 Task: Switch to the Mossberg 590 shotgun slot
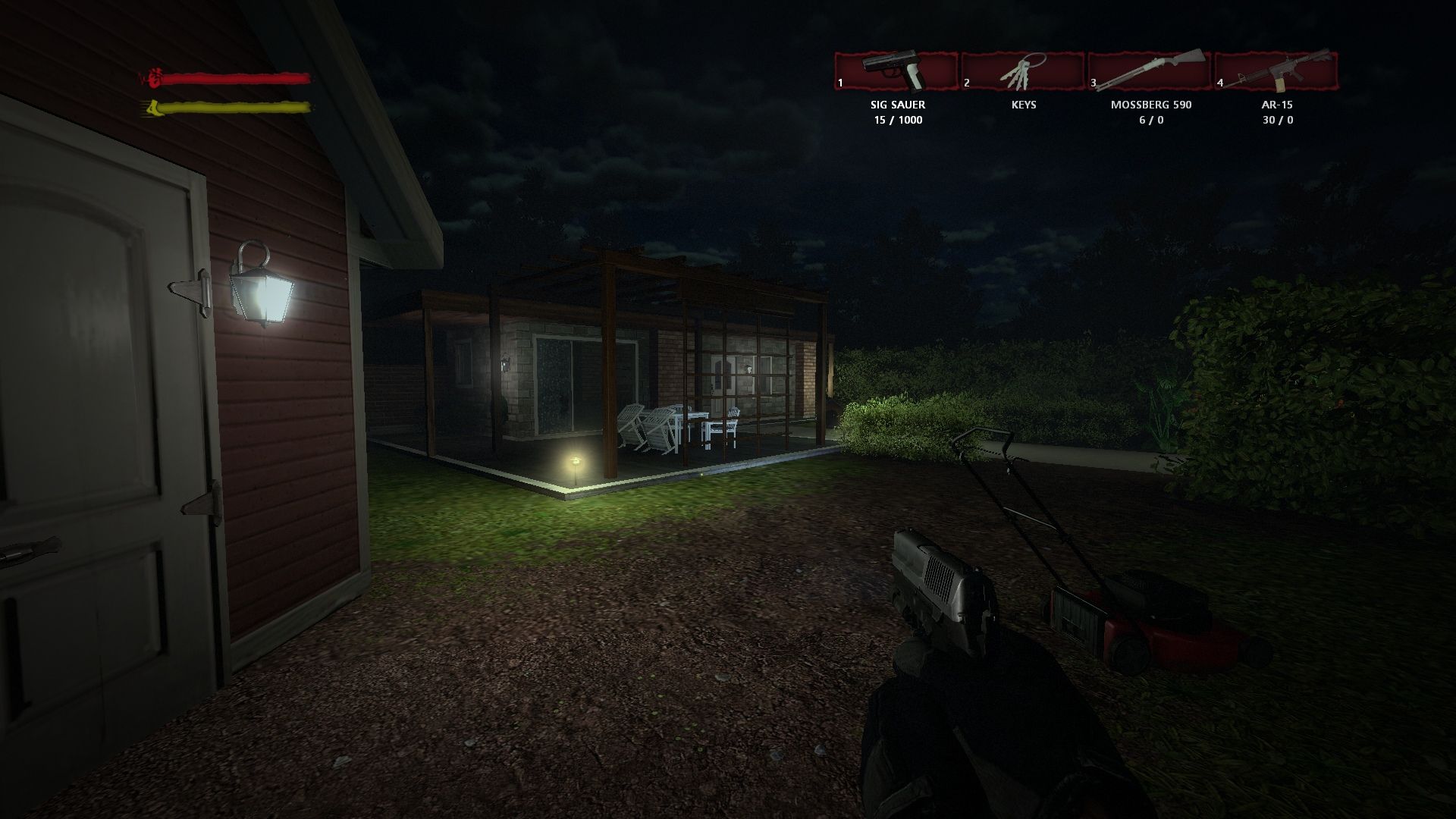1150,71
